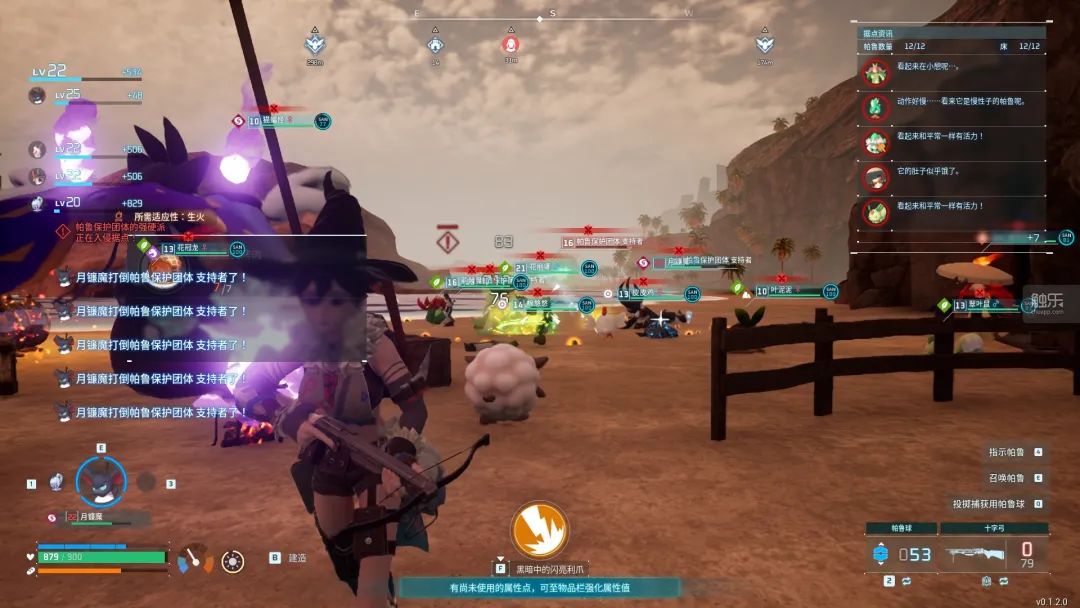Select the temperature gauge dial
Viewport: 1080px width, 608px height.
[196, 559]
